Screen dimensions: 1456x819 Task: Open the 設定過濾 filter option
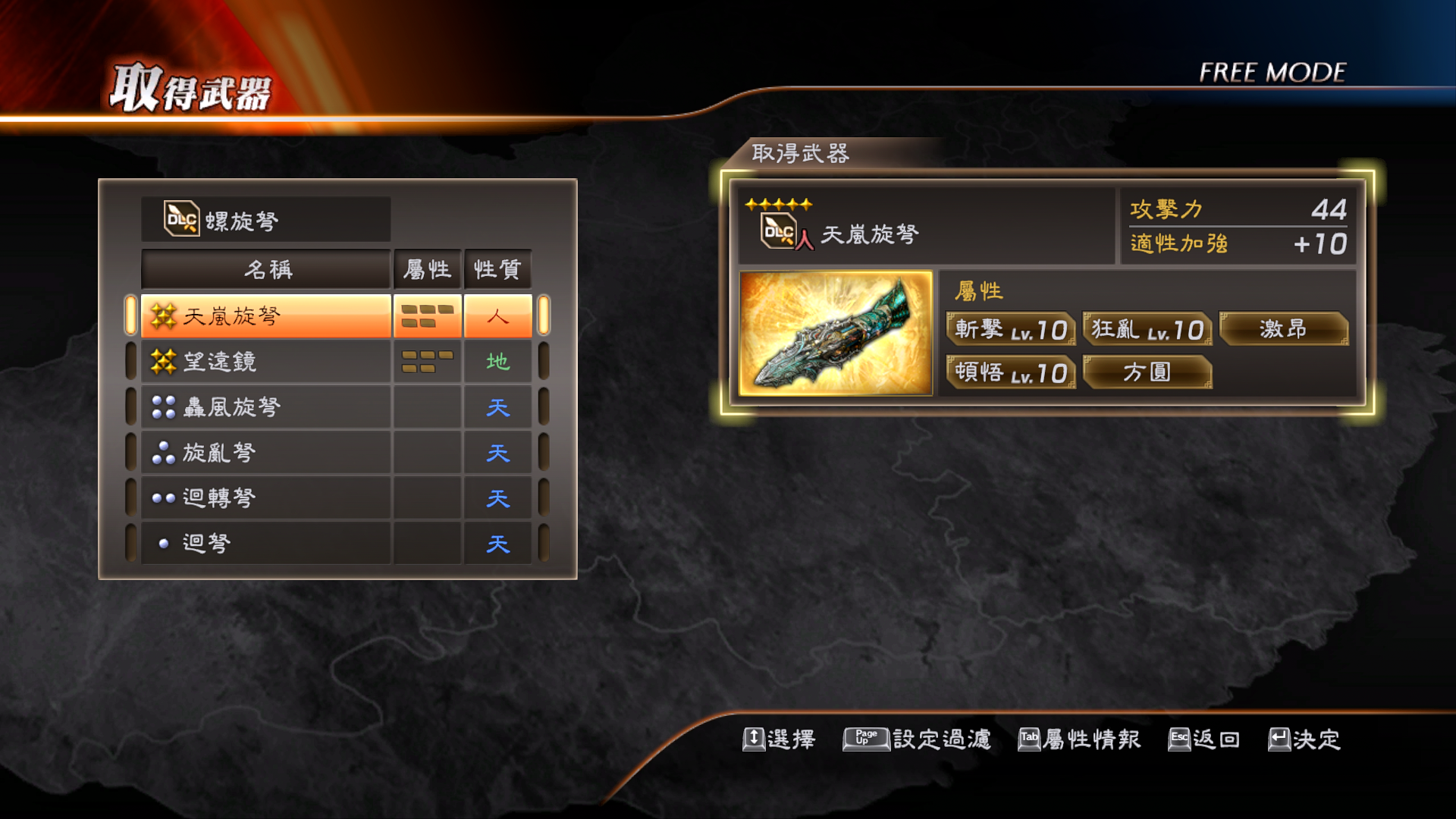point(917,739)
